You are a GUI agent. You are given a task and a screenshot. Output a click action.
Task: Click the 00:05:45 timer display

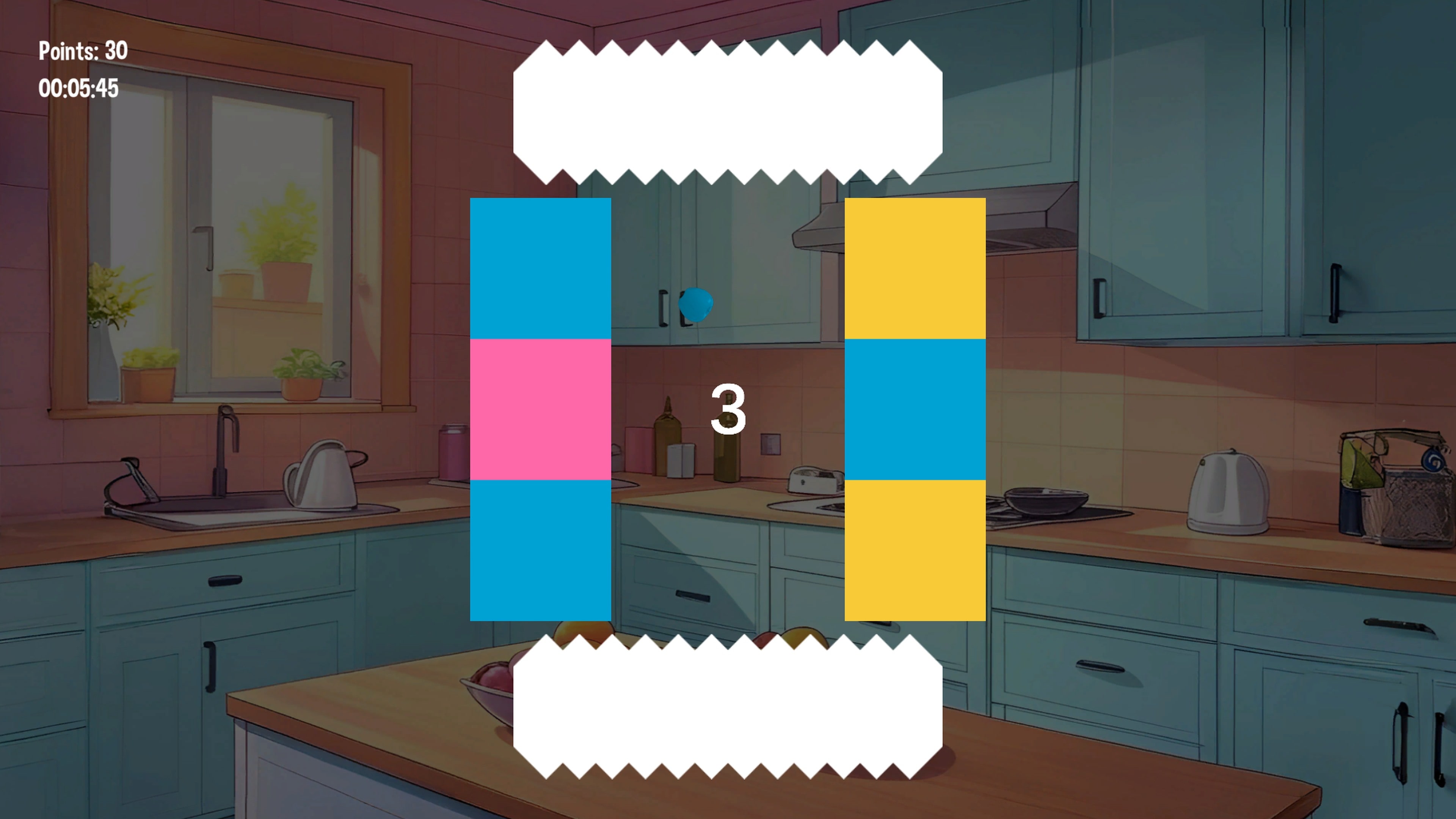click(80, 88)
